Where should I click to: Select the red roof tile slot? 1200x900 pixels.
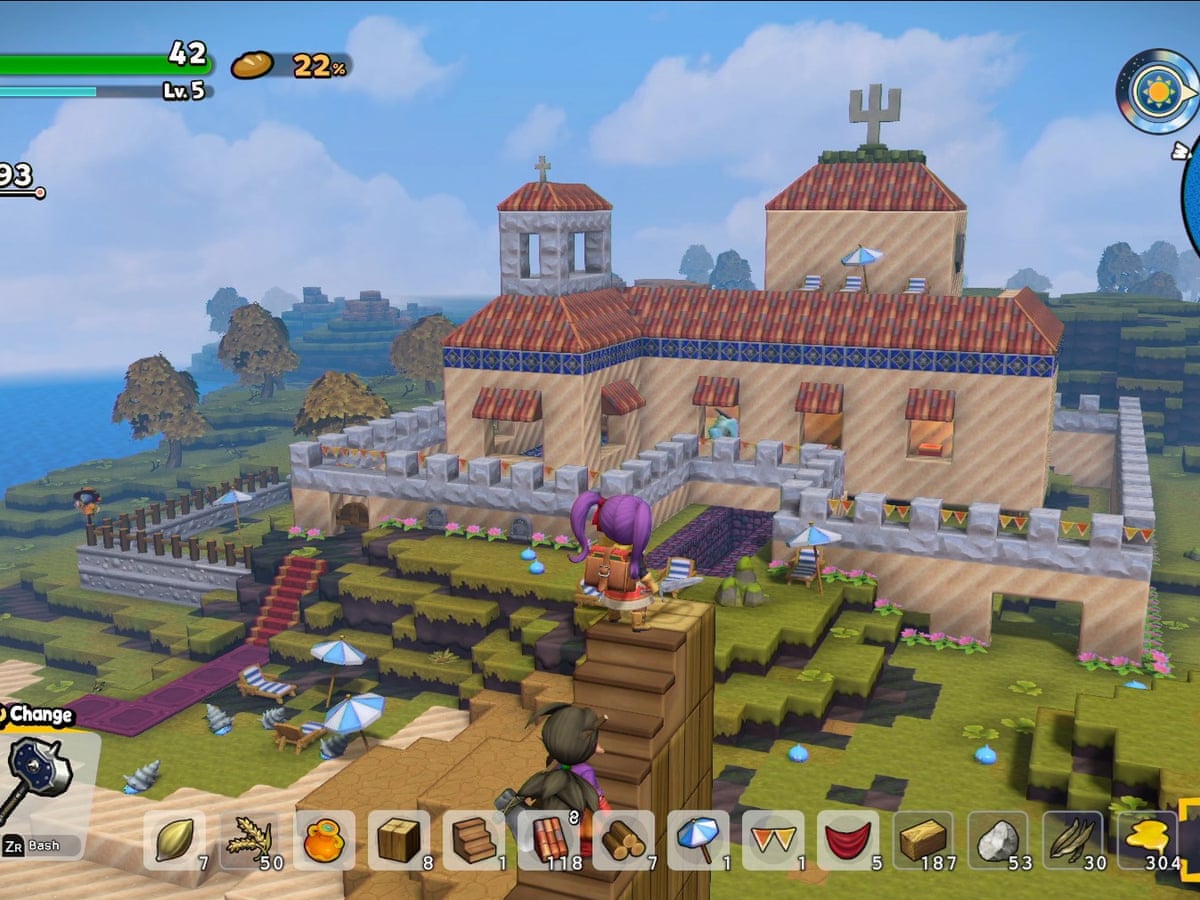click(549, 840)
